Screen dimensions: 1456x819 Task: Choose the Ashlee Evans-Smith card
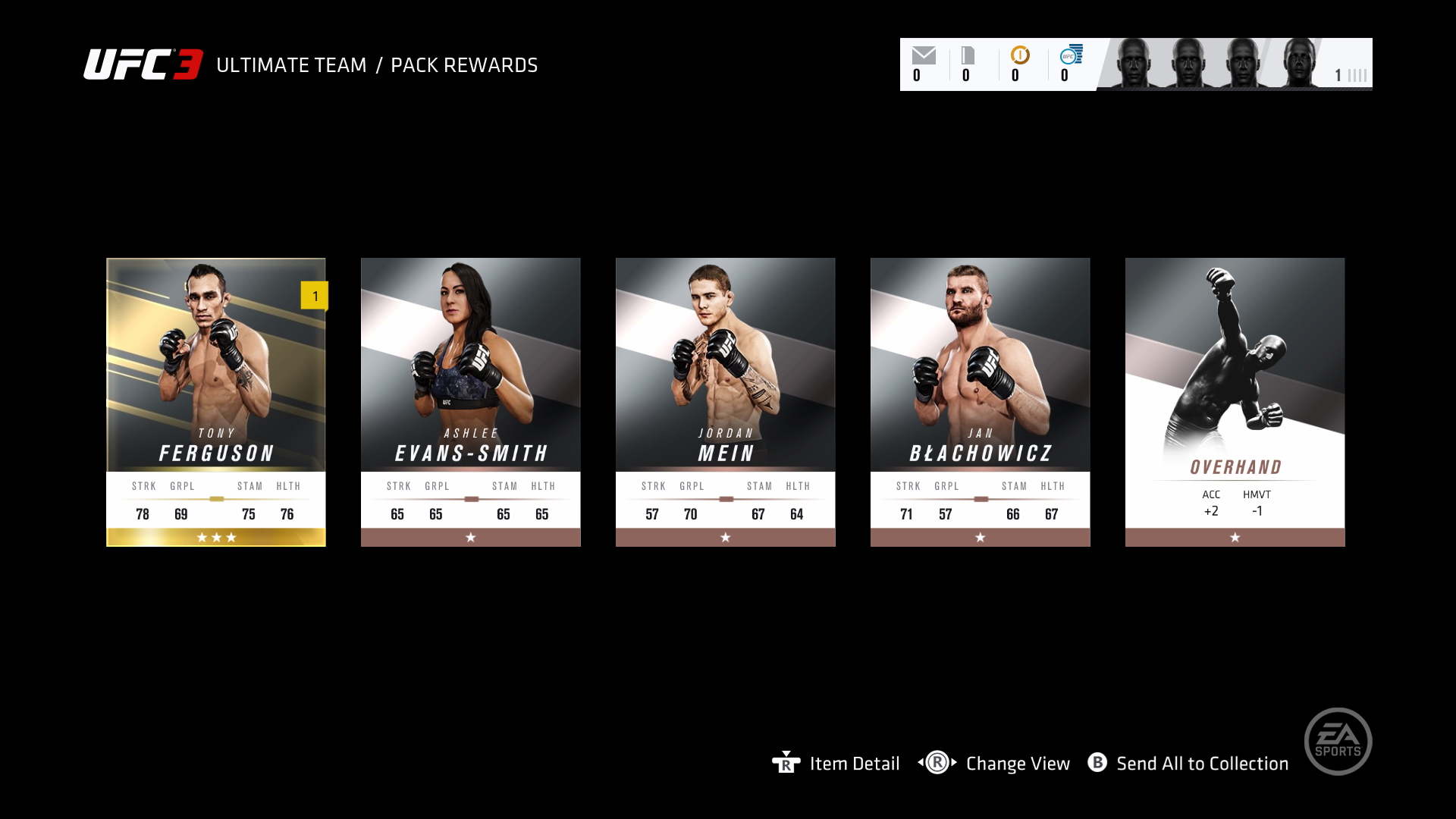pos(470,402)
